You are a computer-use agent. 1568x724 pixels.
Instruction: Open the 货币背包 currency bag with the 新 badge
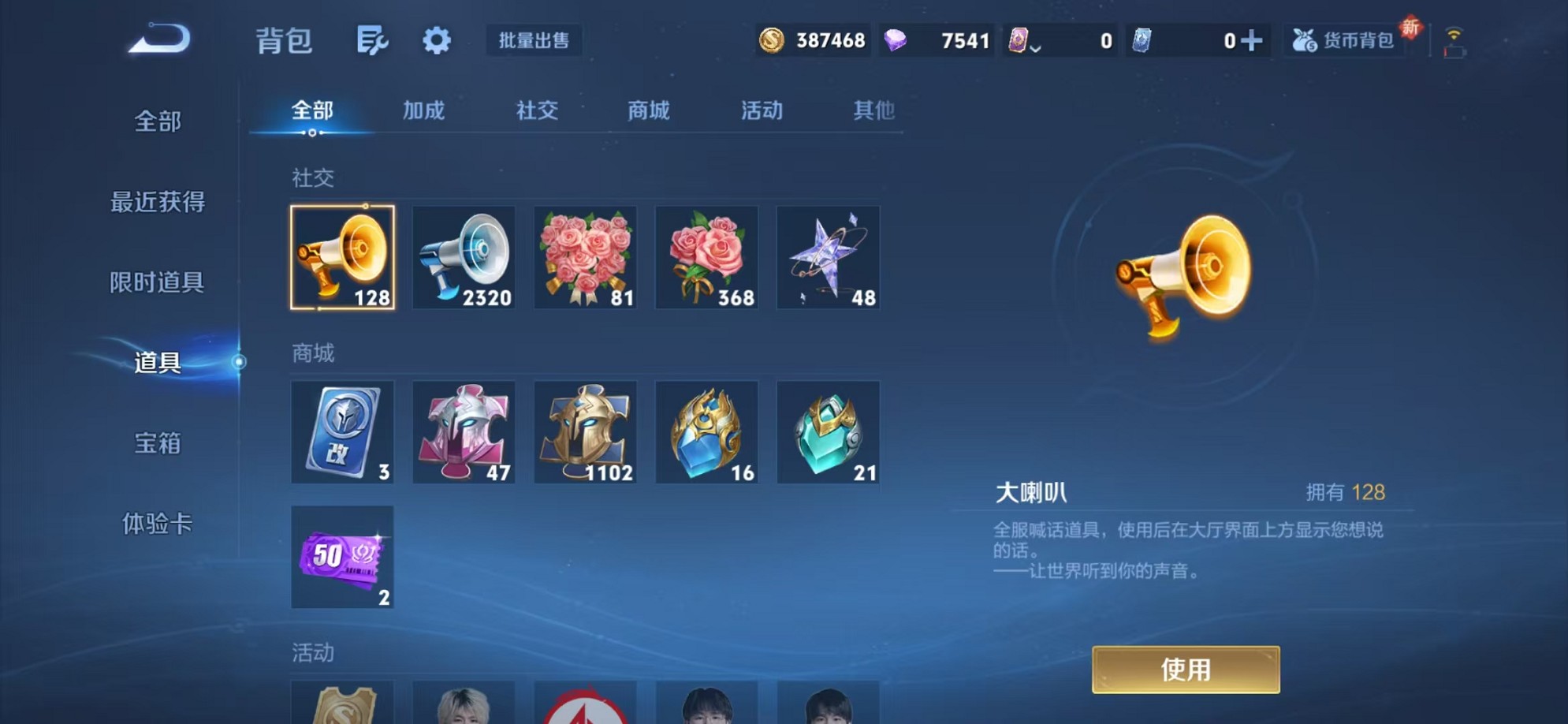(1342, 41)
